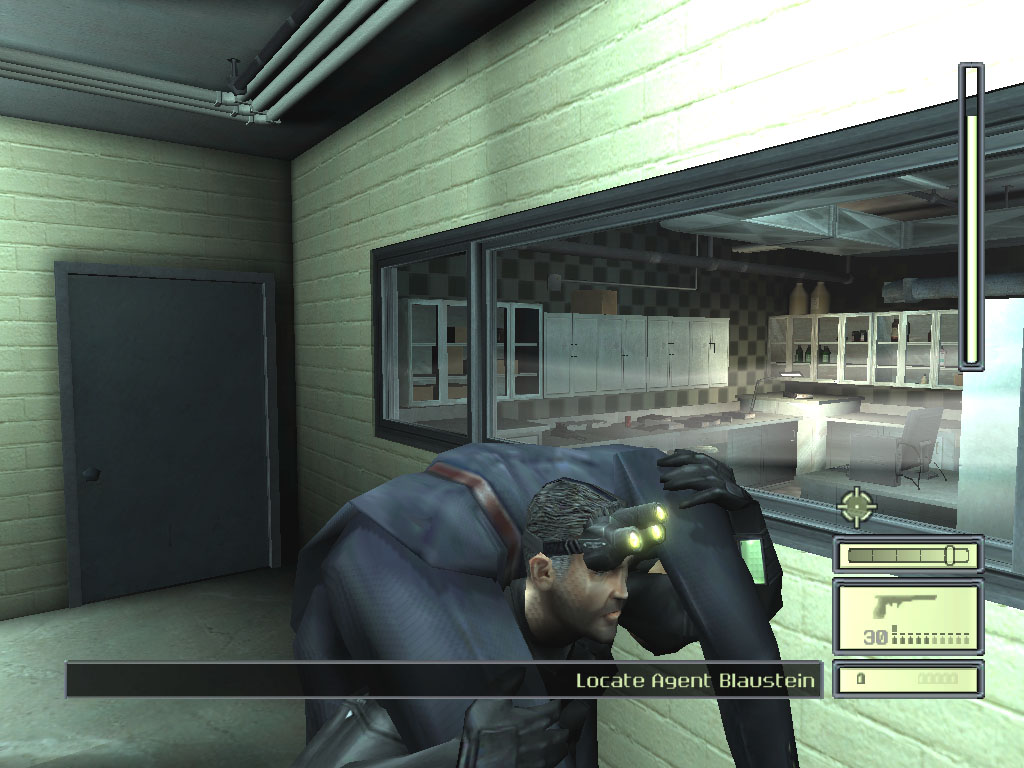Select the gadget slot below the pistol

(x=908, y=679)
